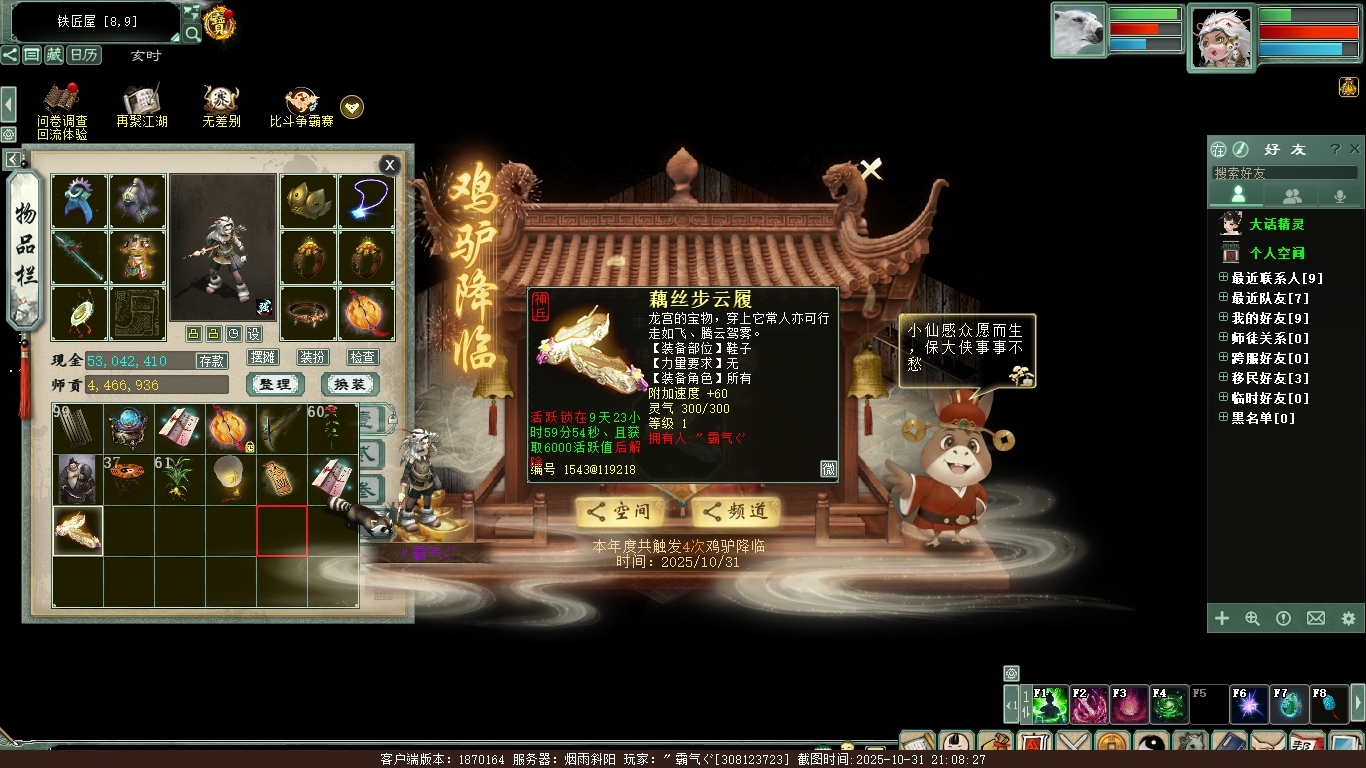1366x768 pixels.
Task: Activate the F1 skill shortcut
Action: (1049, 705)
